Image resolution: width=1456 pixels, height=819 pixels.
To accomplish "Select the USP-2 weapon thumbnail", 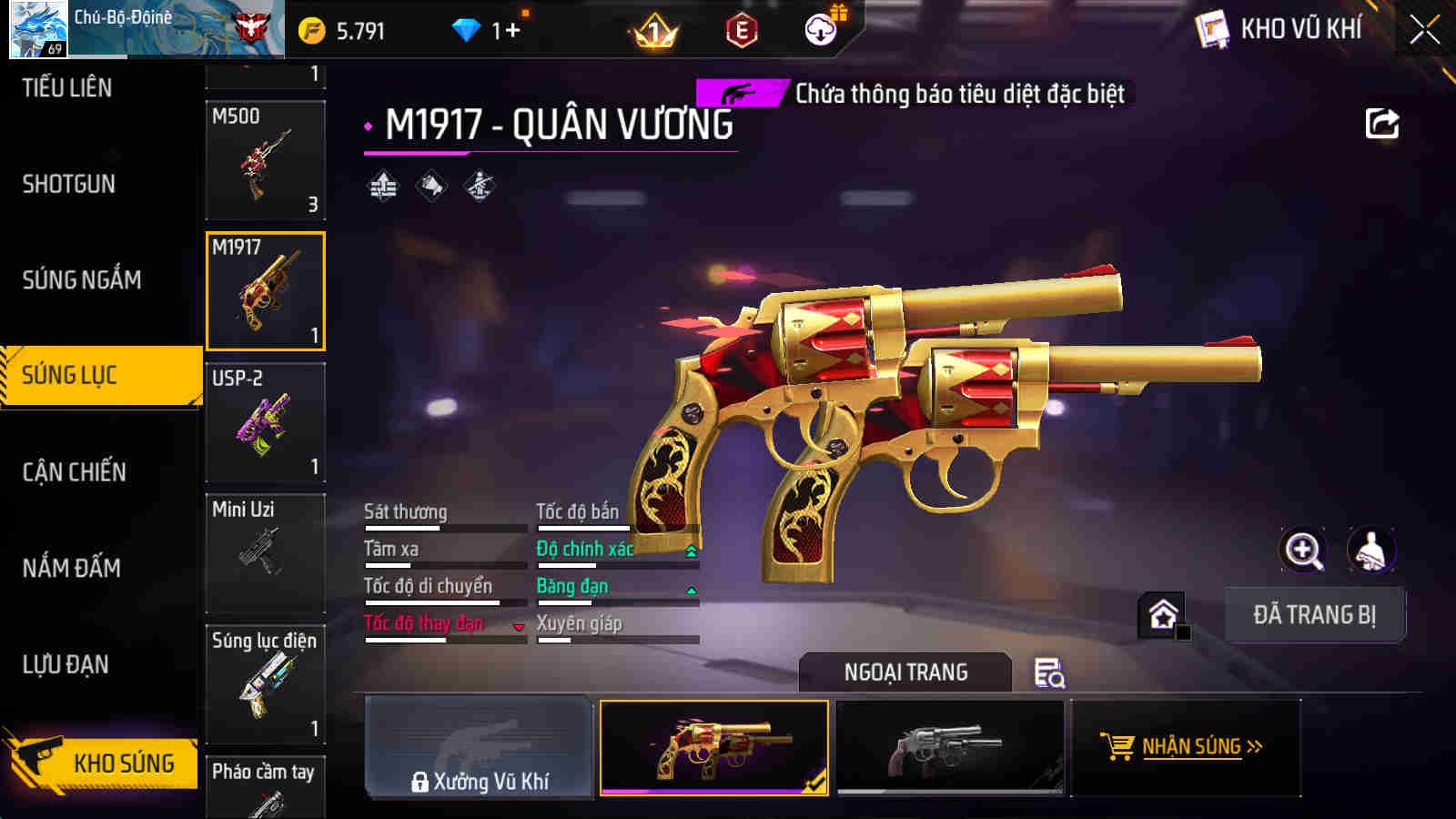I will [x=265, y=421].
